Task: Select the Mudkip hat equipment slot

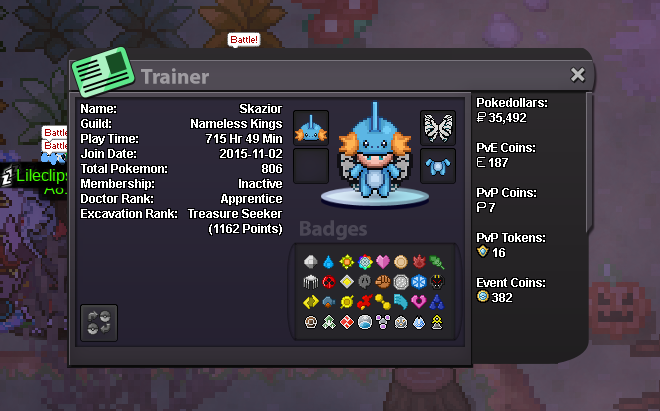Action: [x=311, y=128]
